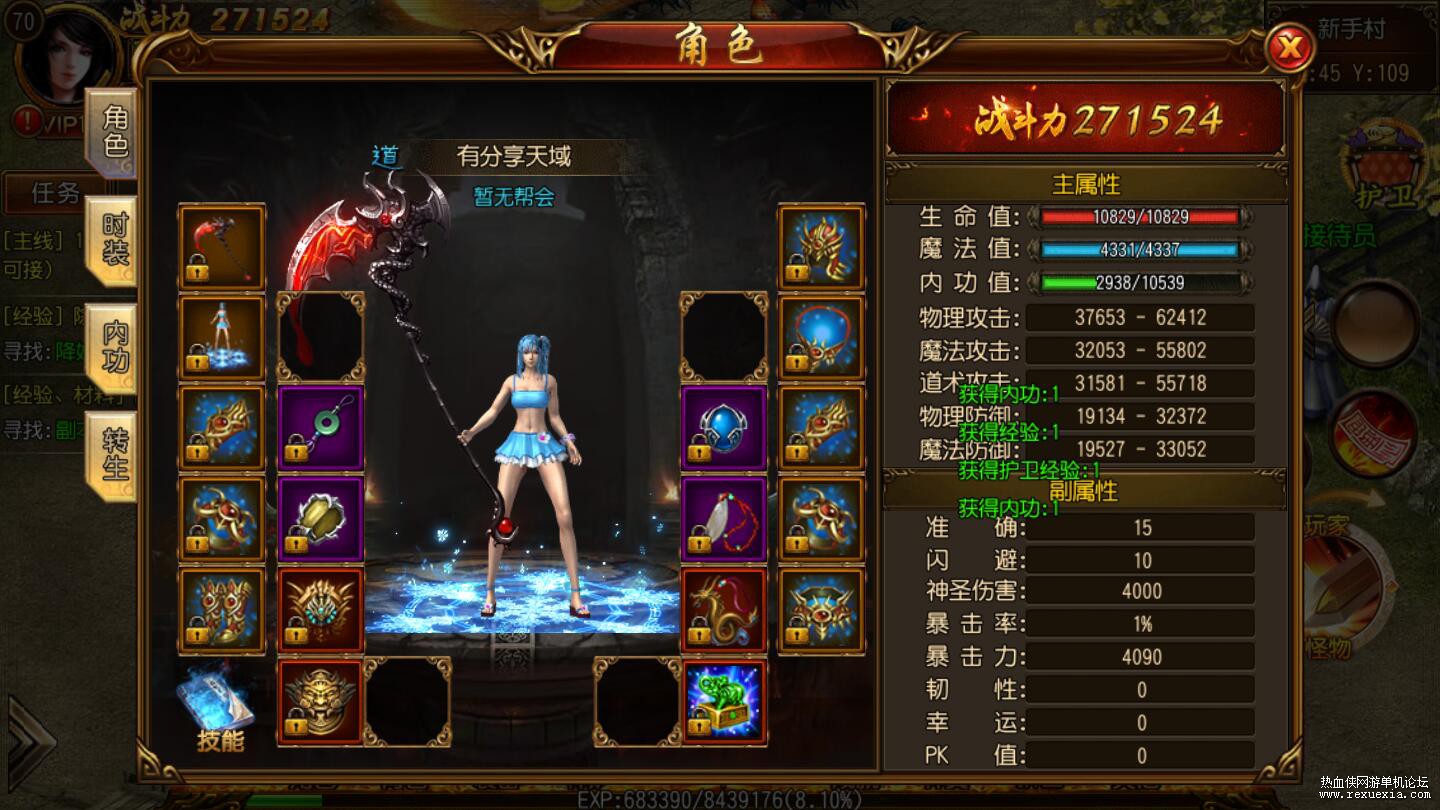Expand the side arrow panel
This screenshot has width=1440, height=810.
(28, 740)
